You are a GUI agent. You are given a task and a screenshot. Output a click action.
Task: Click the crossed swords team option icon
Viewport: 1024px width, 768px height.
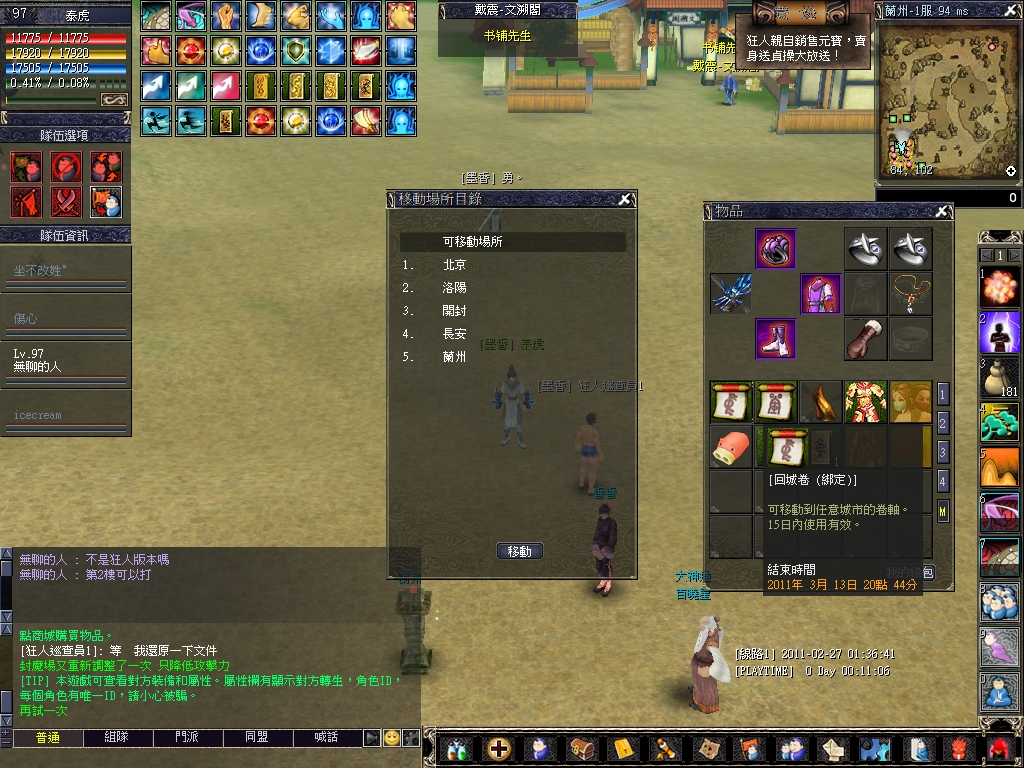(x=67, y=201)
